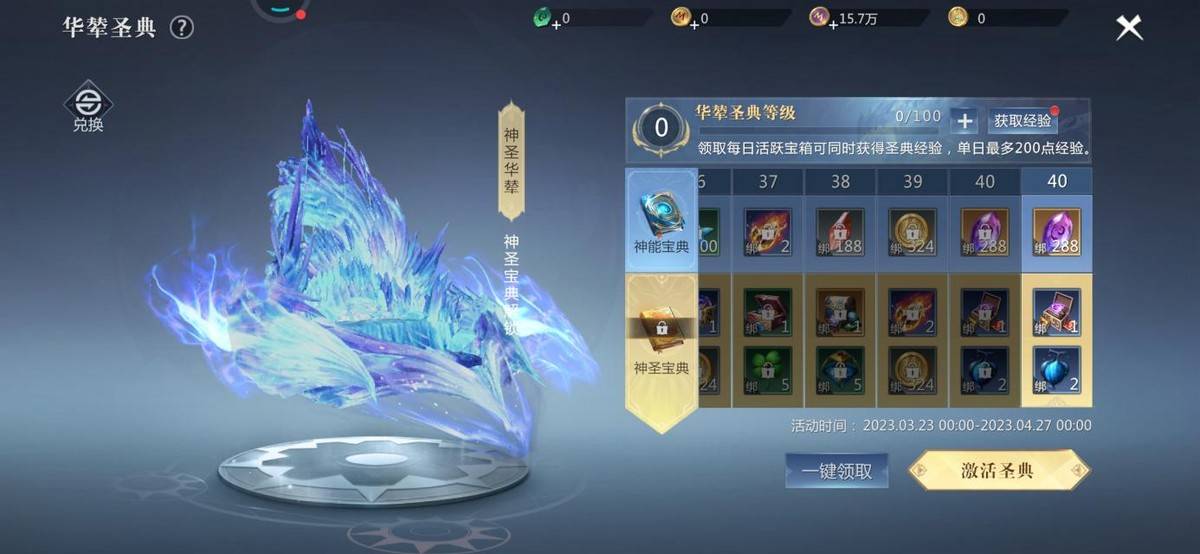Select the 神能宝典 track
The image size is (1200, 554).
tap(661, 220)
